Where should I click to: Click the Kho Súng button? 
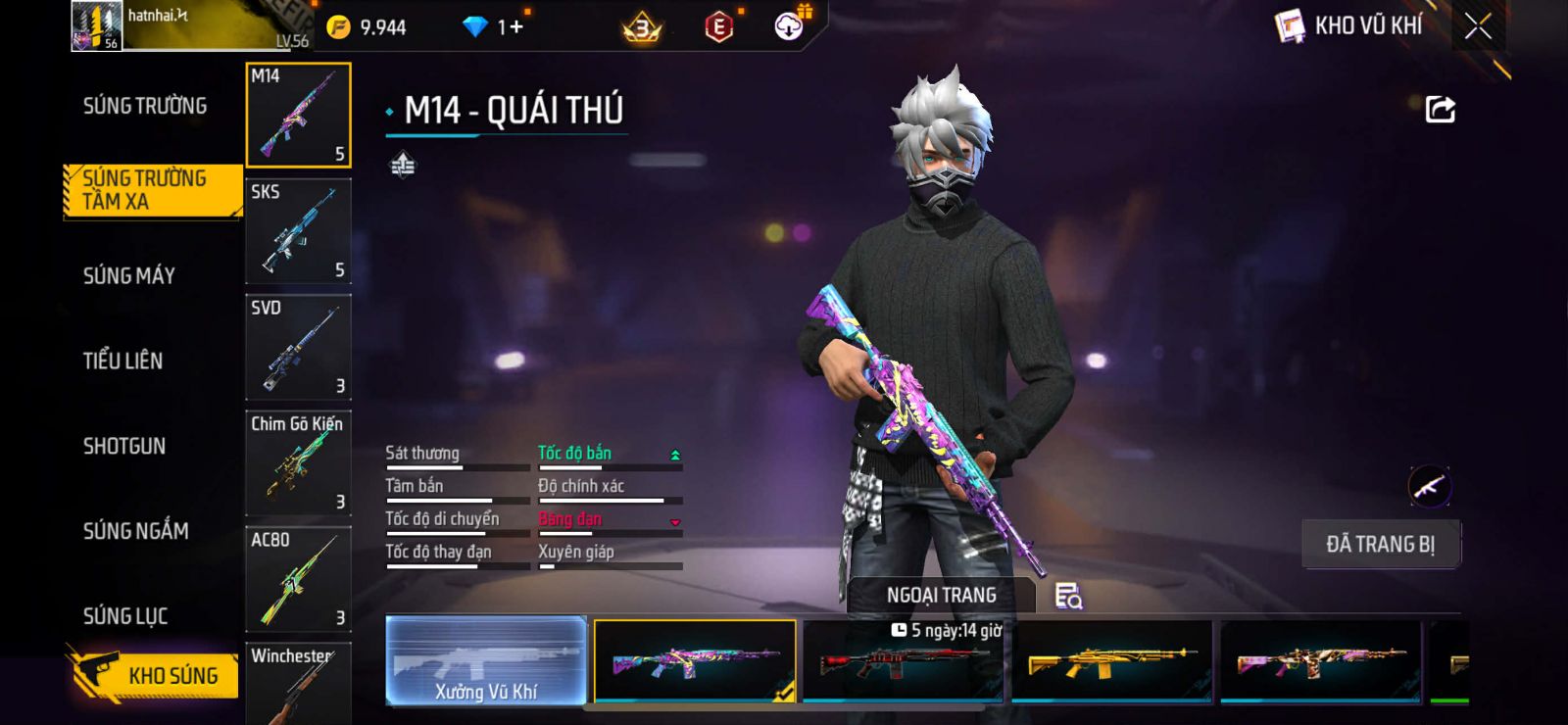click(x=155, y=675)
